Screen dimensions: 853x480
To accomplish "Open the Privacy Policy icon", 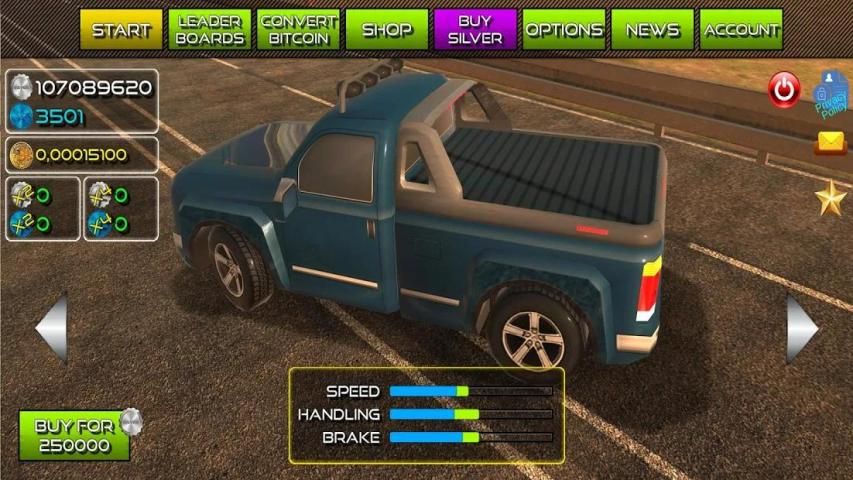I will pos(831,95).
